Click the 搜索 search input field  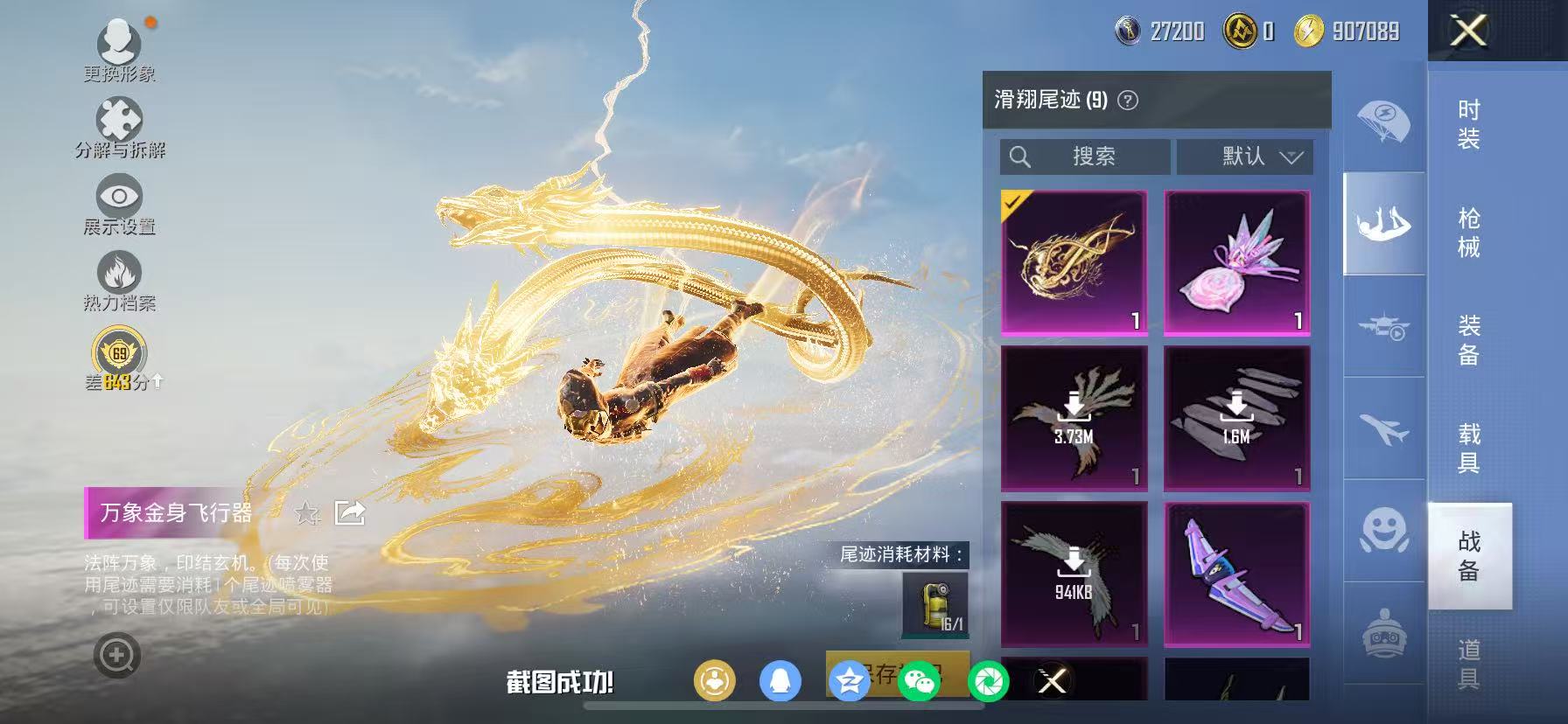[1085, 157]
